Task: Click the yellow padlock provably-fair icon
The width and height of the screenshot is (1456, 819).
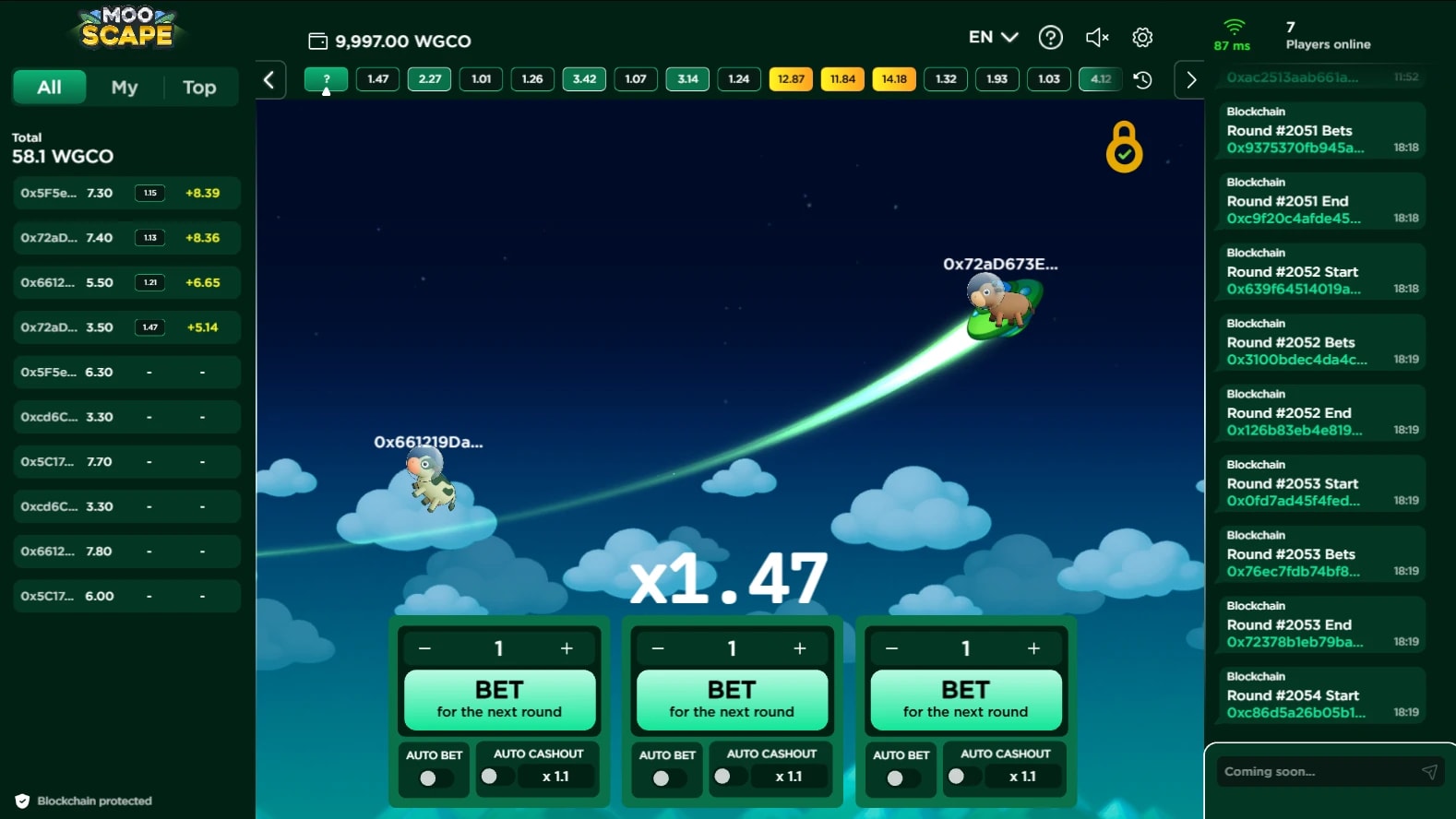Action: point(1124,148)
